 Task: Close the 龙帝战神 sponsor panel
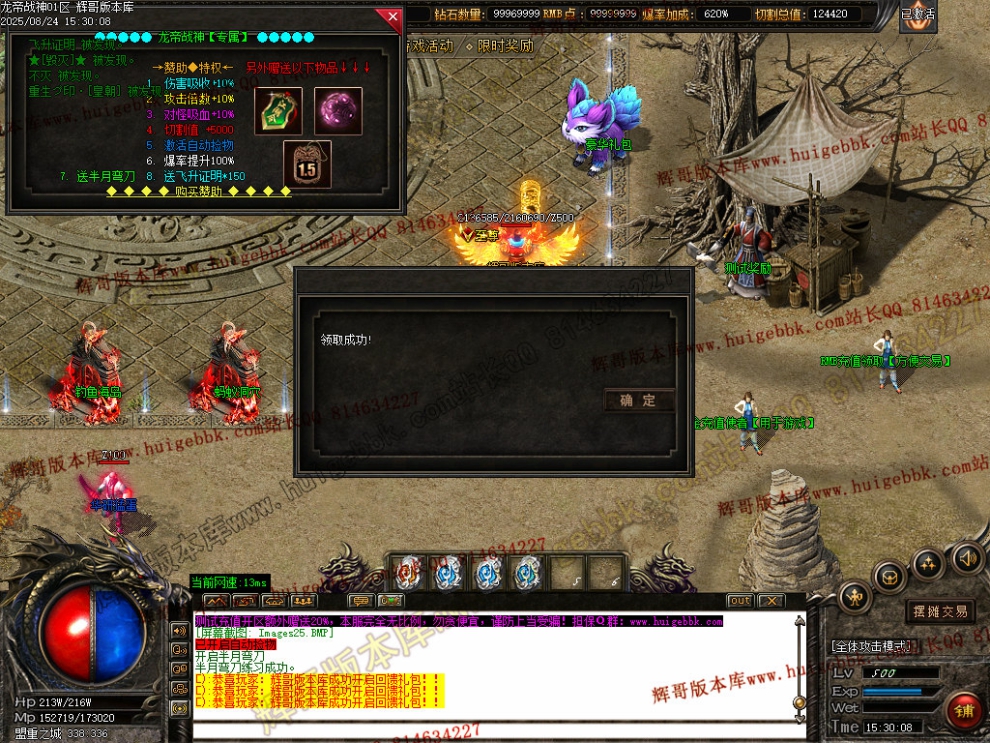389,17
